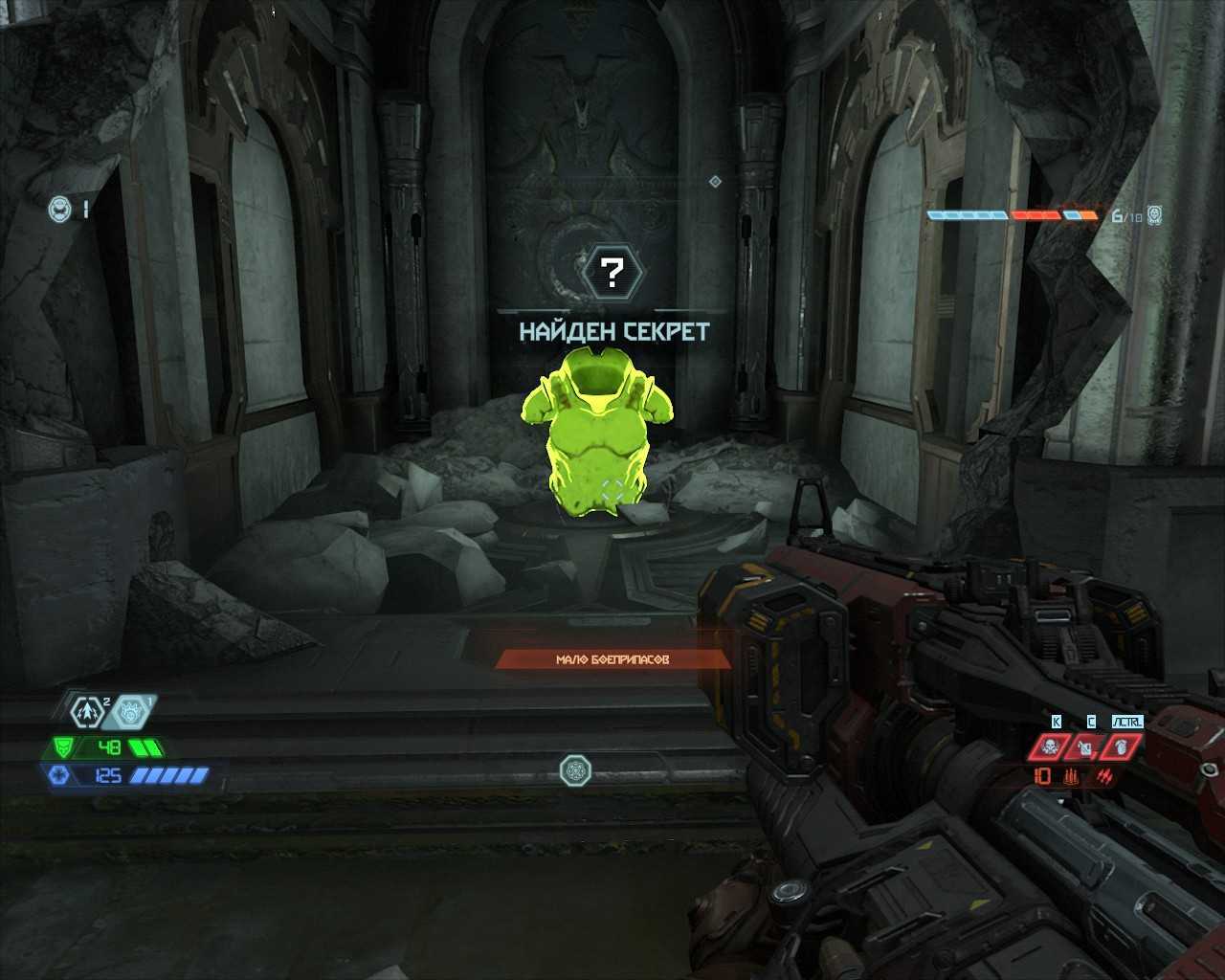Click the blue health hexagon icon
Viewport: 1225px width, 980px height.
click(56, 774)
